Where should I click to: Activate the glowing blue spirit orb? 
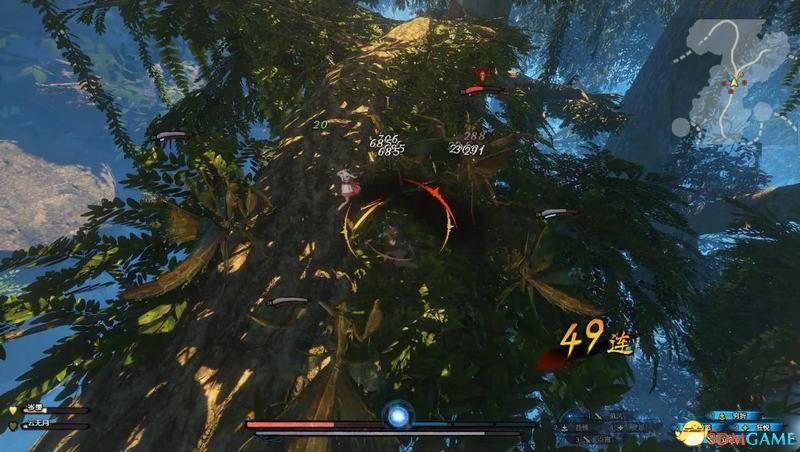(x=399, y=415)
